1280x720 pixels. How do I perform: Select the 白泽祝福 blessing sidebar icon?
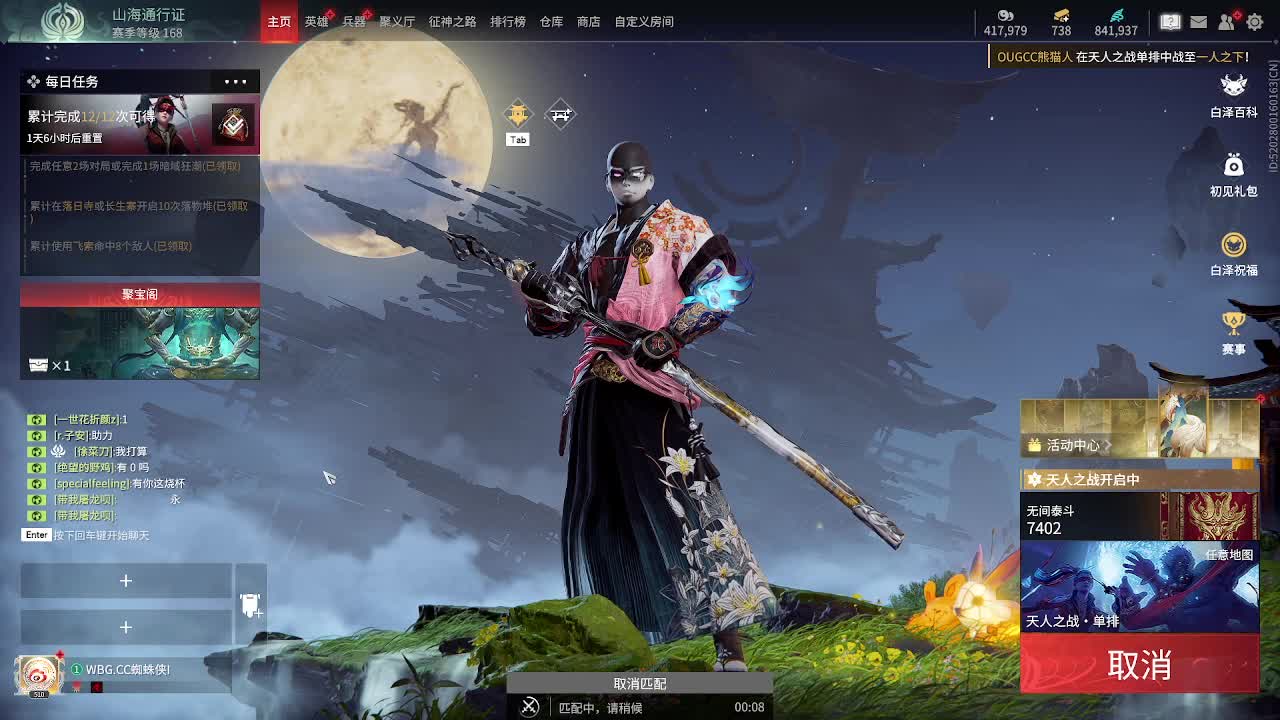[x=1232, y=246]
